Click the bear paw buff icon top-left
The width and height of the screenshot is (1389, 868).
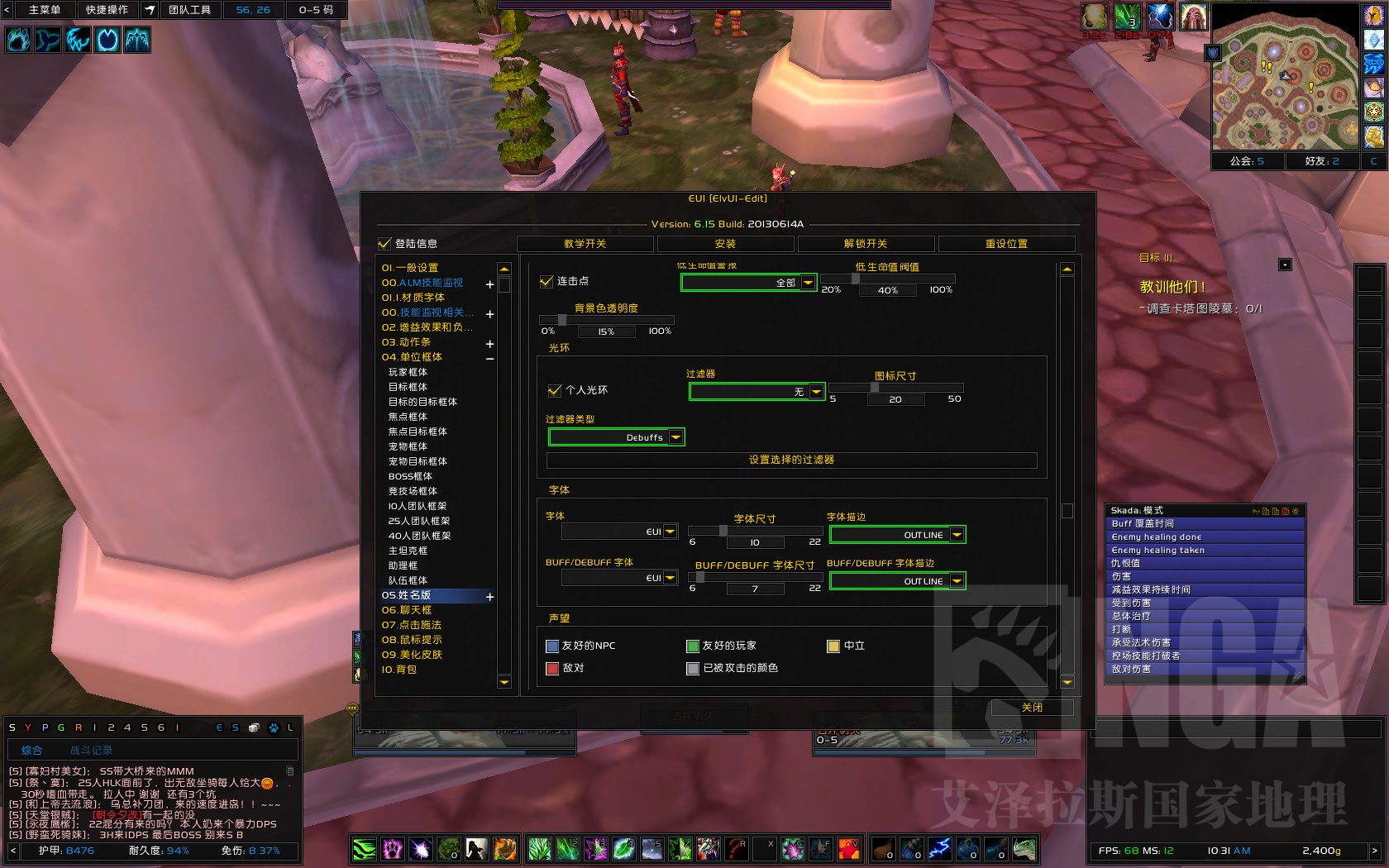click(x=19, y=40)
